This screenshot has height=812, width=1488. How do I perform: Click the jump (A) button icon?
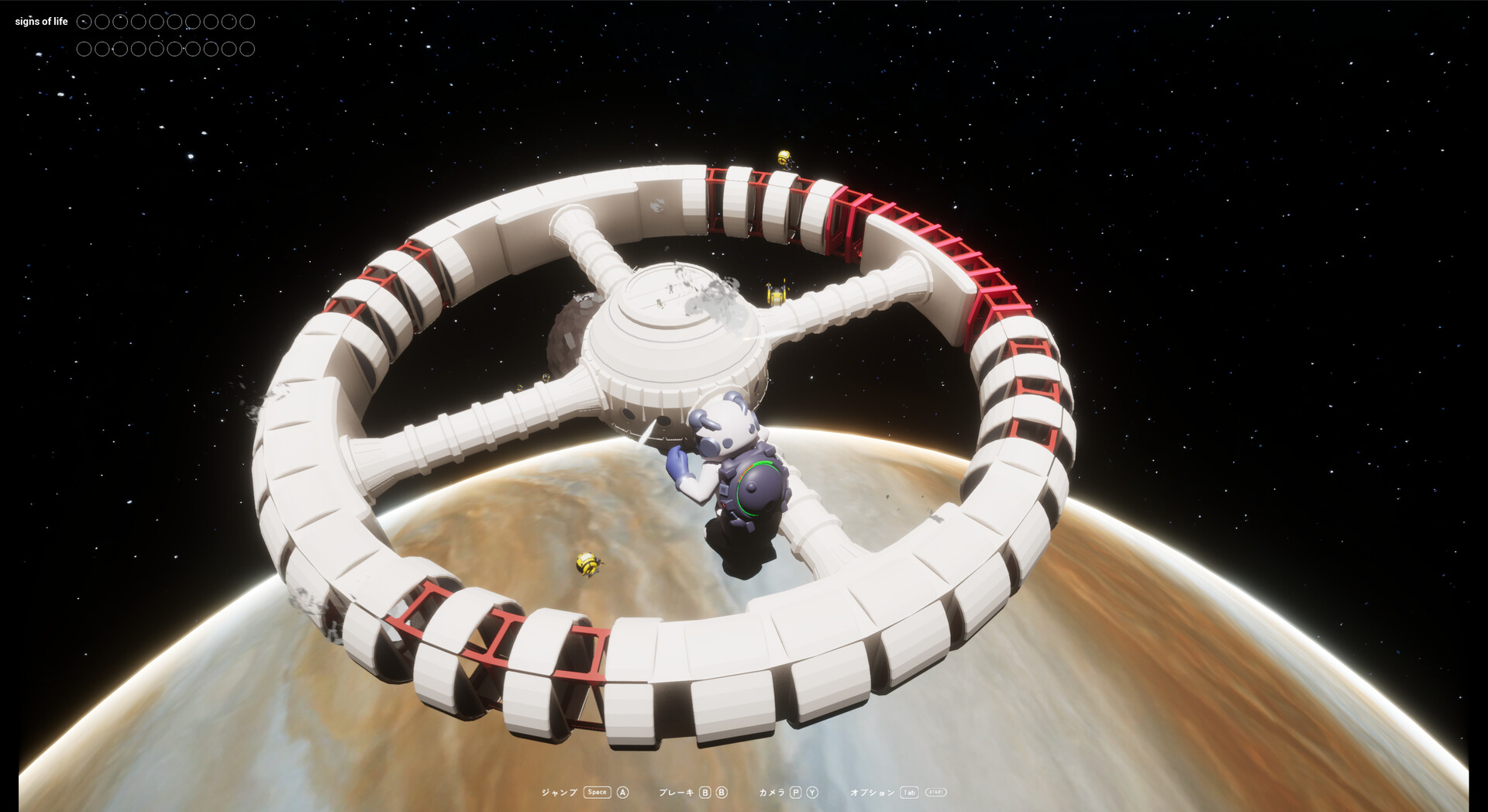pos(622,792)
